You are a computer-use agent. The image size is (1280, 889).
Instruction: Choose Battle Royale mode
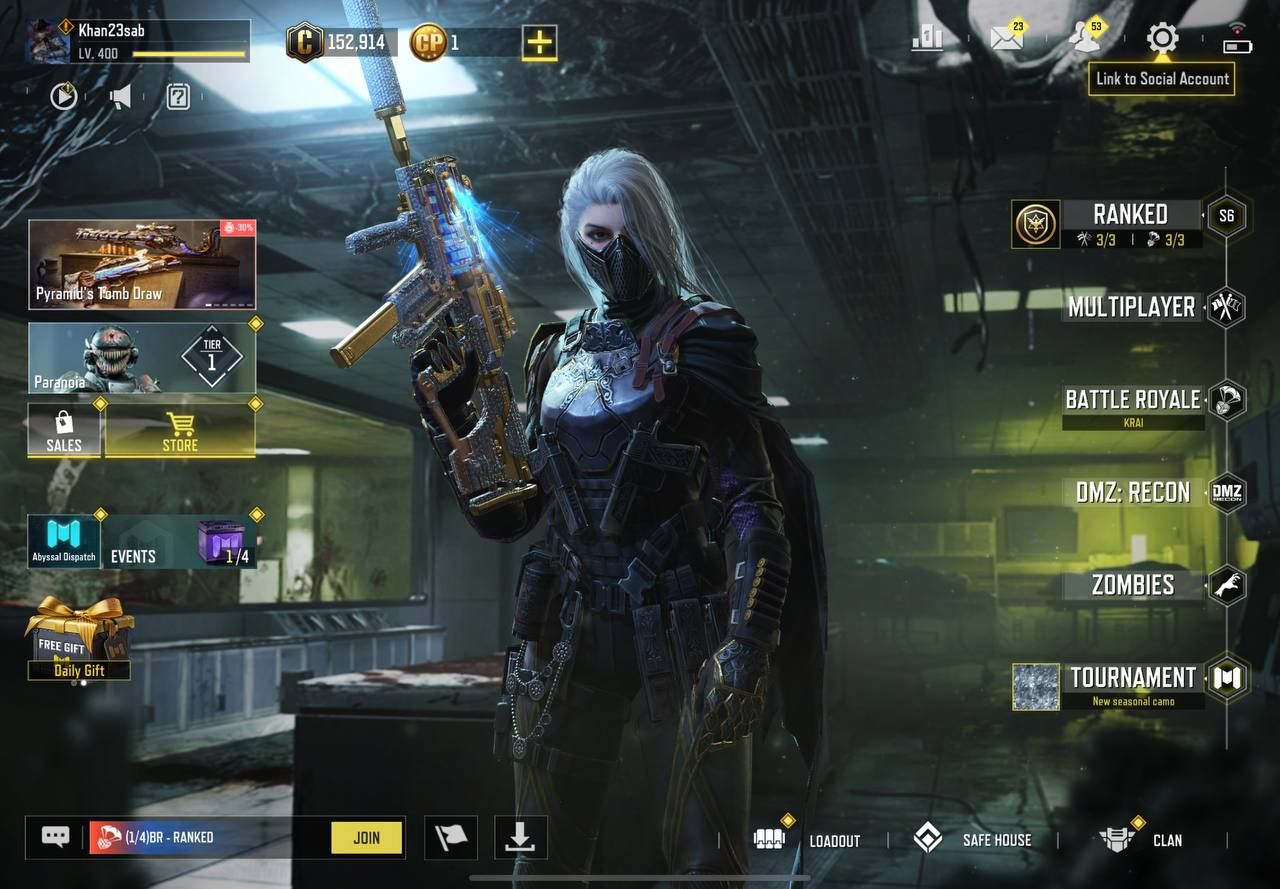[1132, 400]
